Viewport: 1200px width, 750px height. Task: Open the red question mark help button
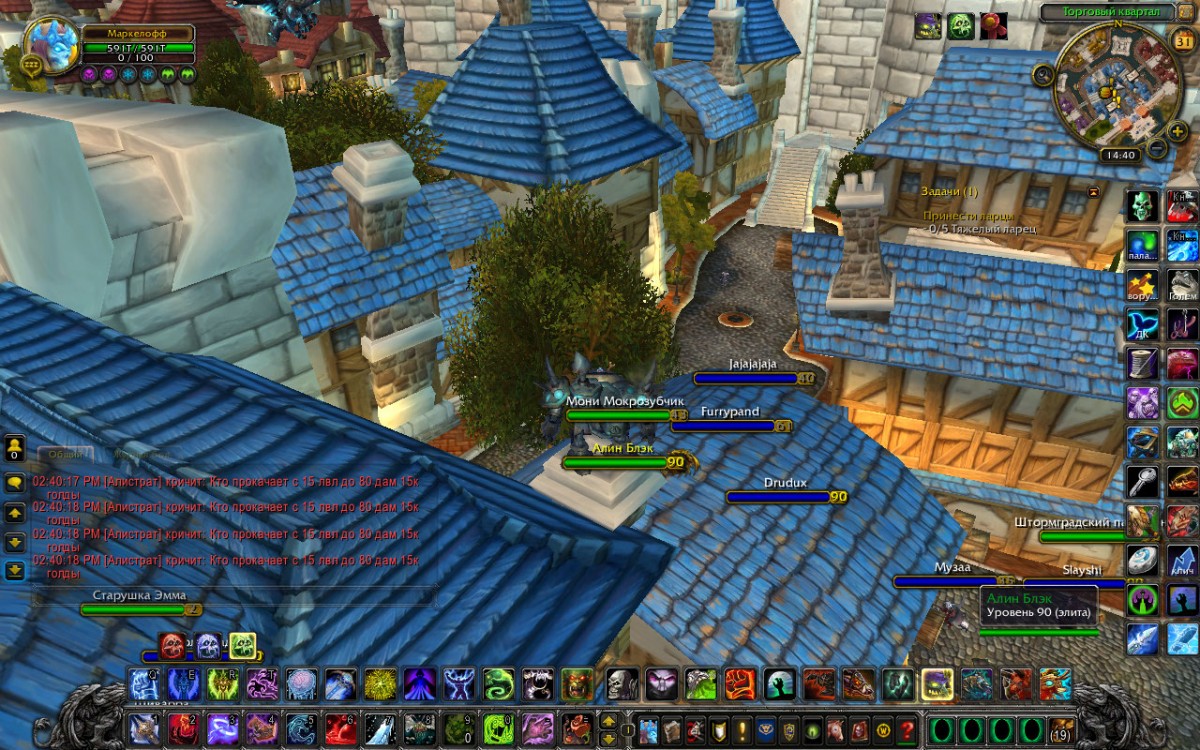907,729
